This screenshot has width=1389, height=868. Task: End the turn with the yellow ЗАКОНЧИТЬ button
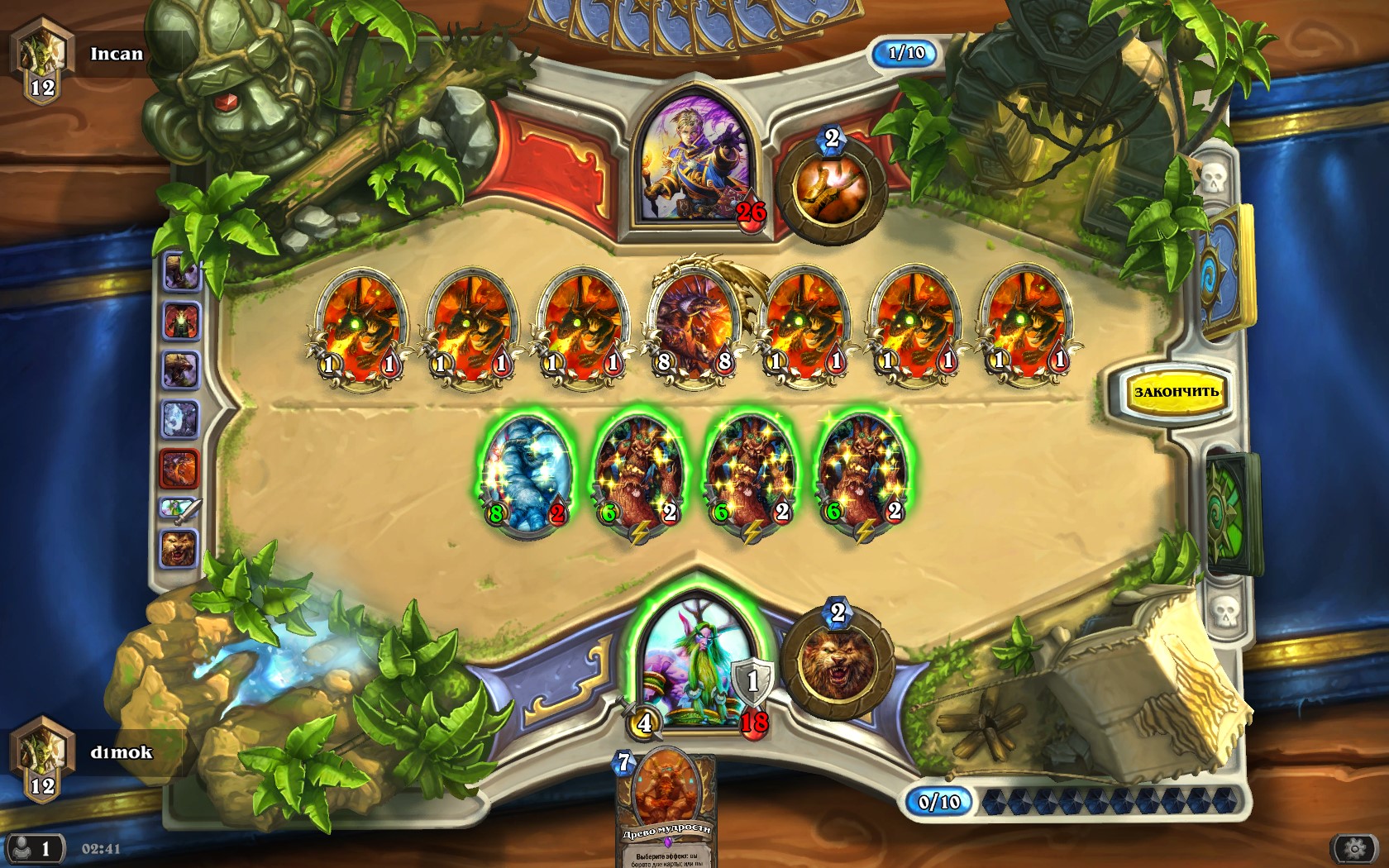point(1176,392)
